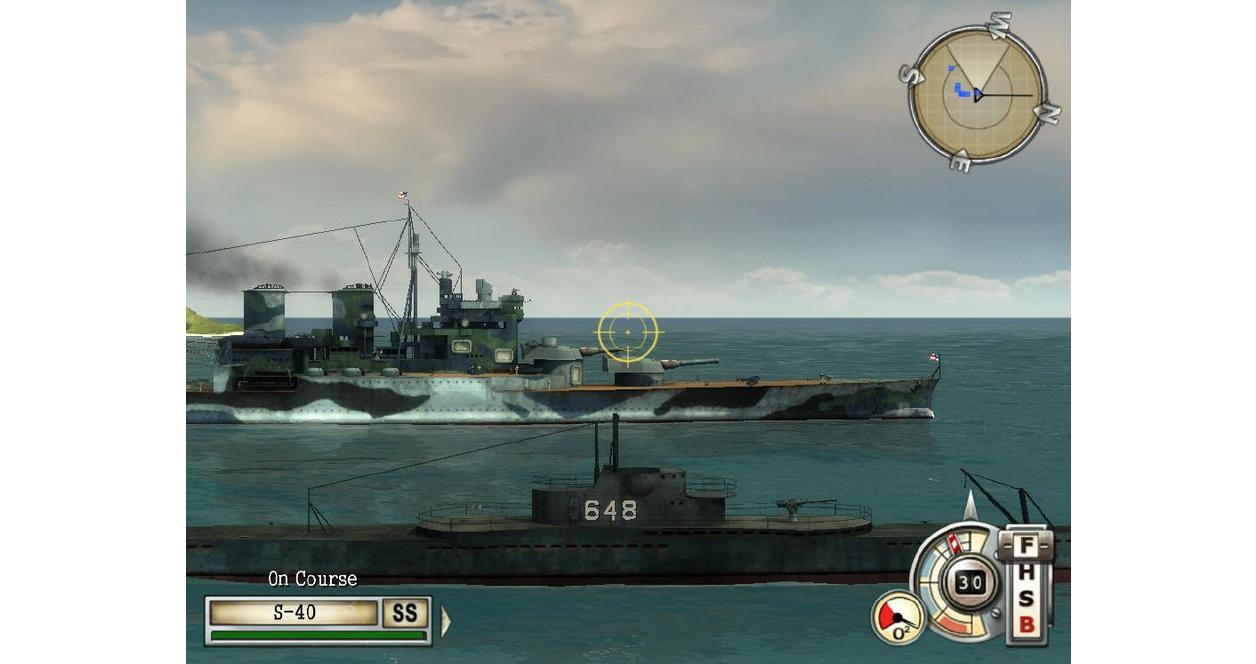Click the O2 oxygen gauge
The width and height of the screenshot is (1256, 664).
click(897, 619)
